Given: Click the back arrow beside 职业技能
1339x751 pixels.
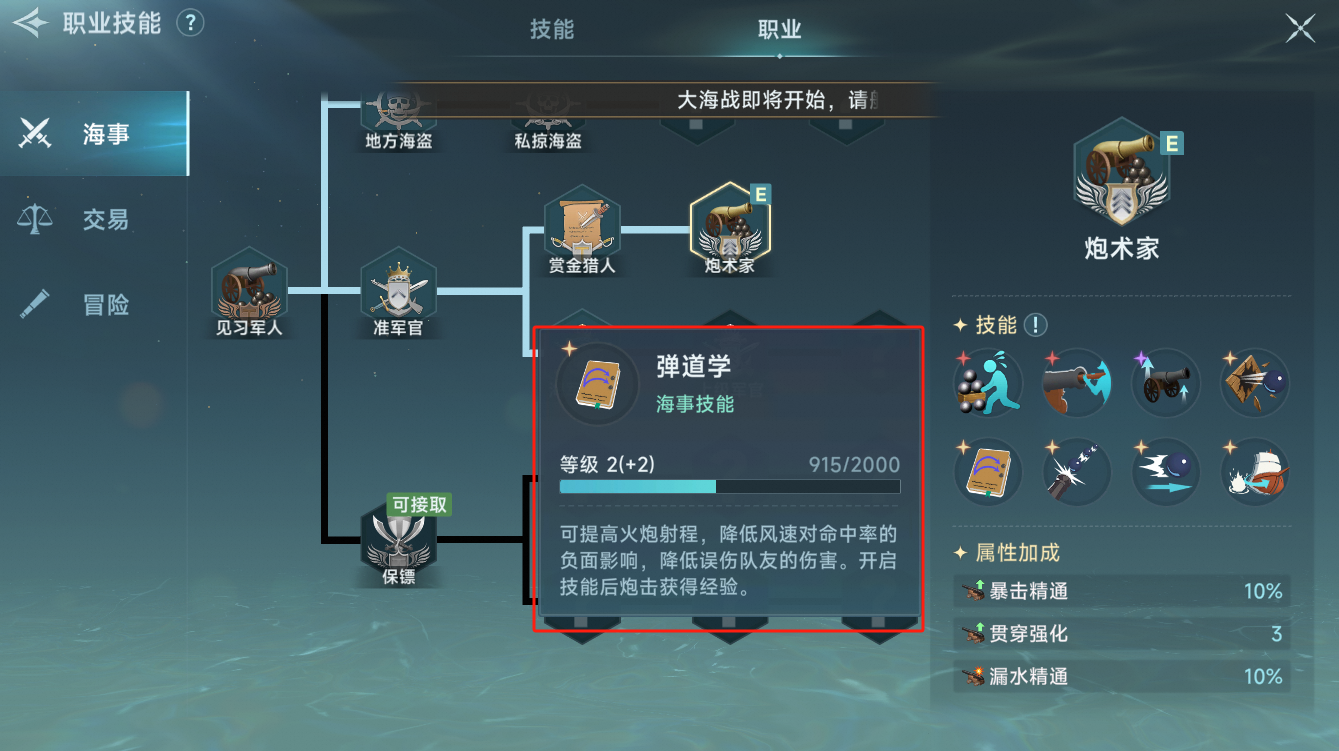Looking at the screenshot, I should (x=30, y=22).
